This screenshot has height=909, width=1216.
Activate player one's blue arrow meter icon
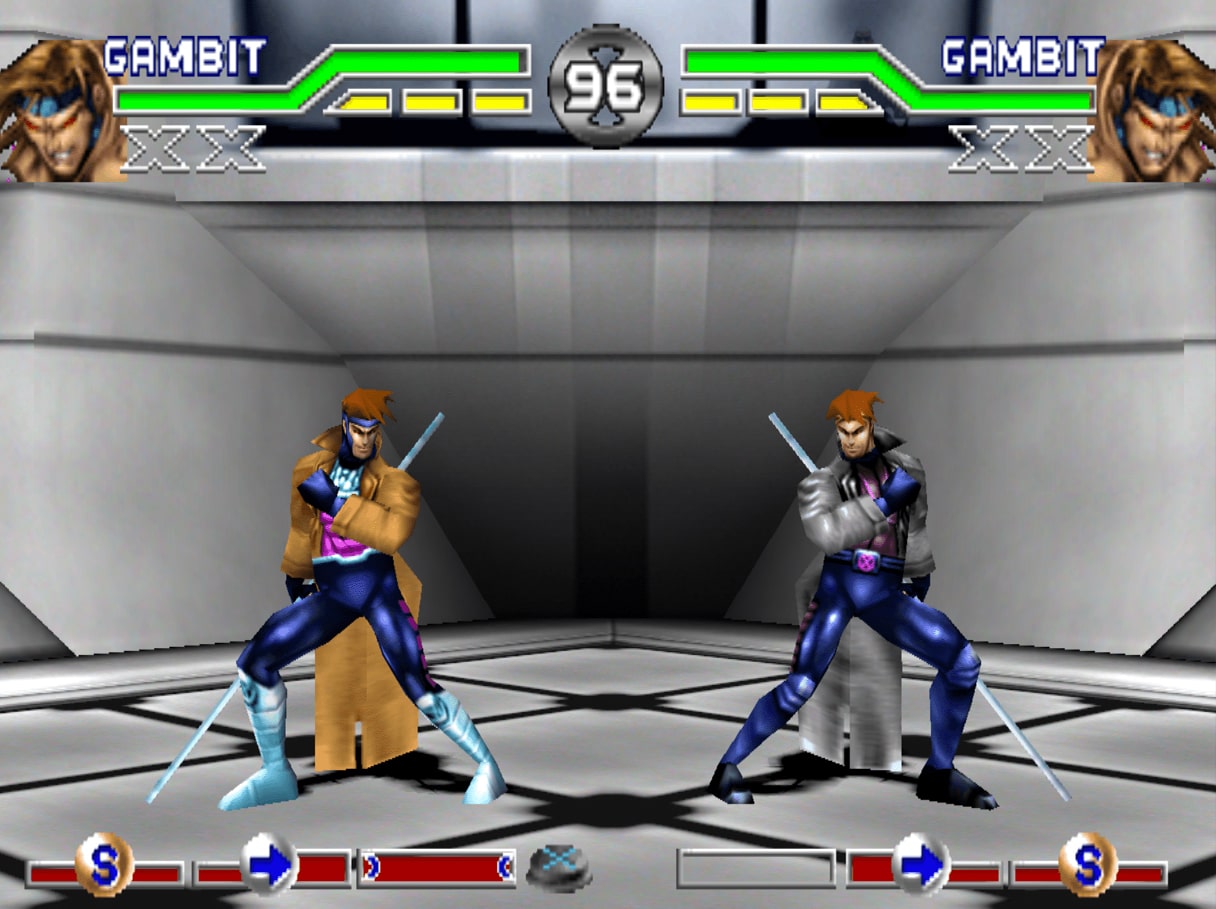tap(270, 864)
